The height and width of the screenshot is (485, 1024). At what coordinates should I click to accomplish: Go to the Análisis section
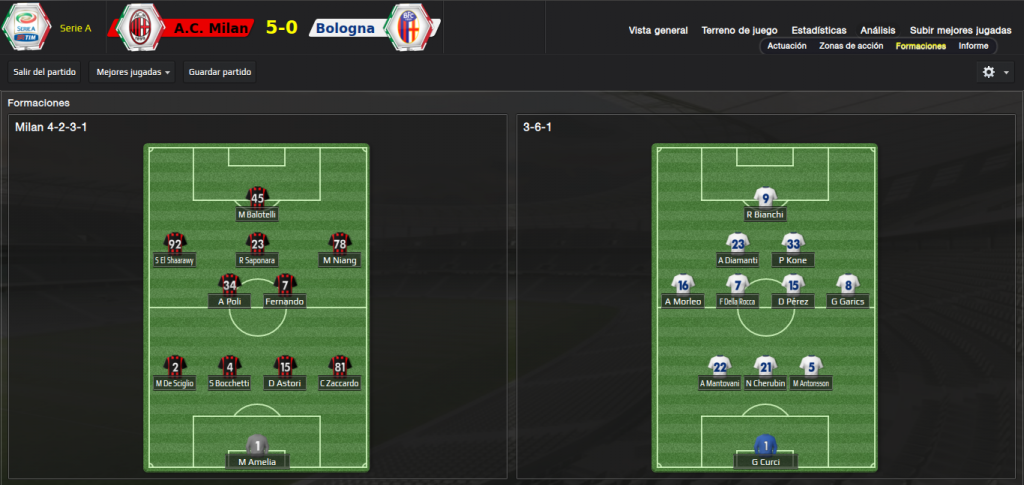(877, 30)
